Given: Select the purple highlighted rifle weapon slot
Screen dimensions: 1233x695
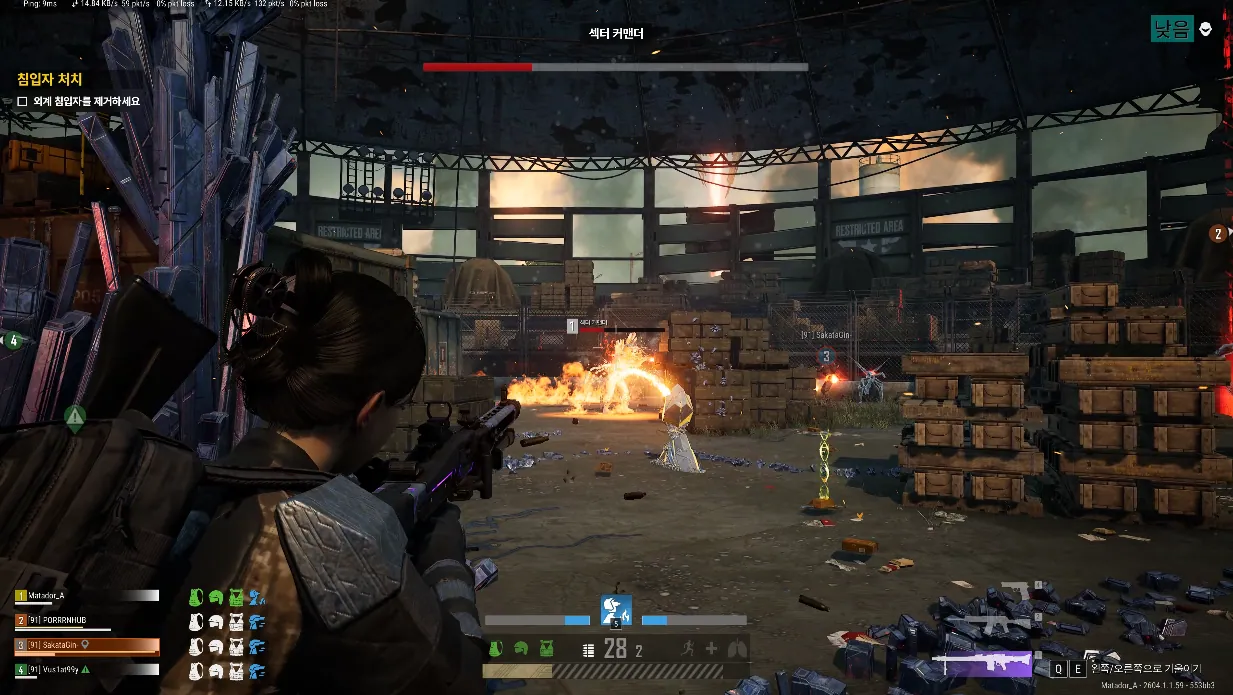Looking at the screenshot, I should (981, 662).
